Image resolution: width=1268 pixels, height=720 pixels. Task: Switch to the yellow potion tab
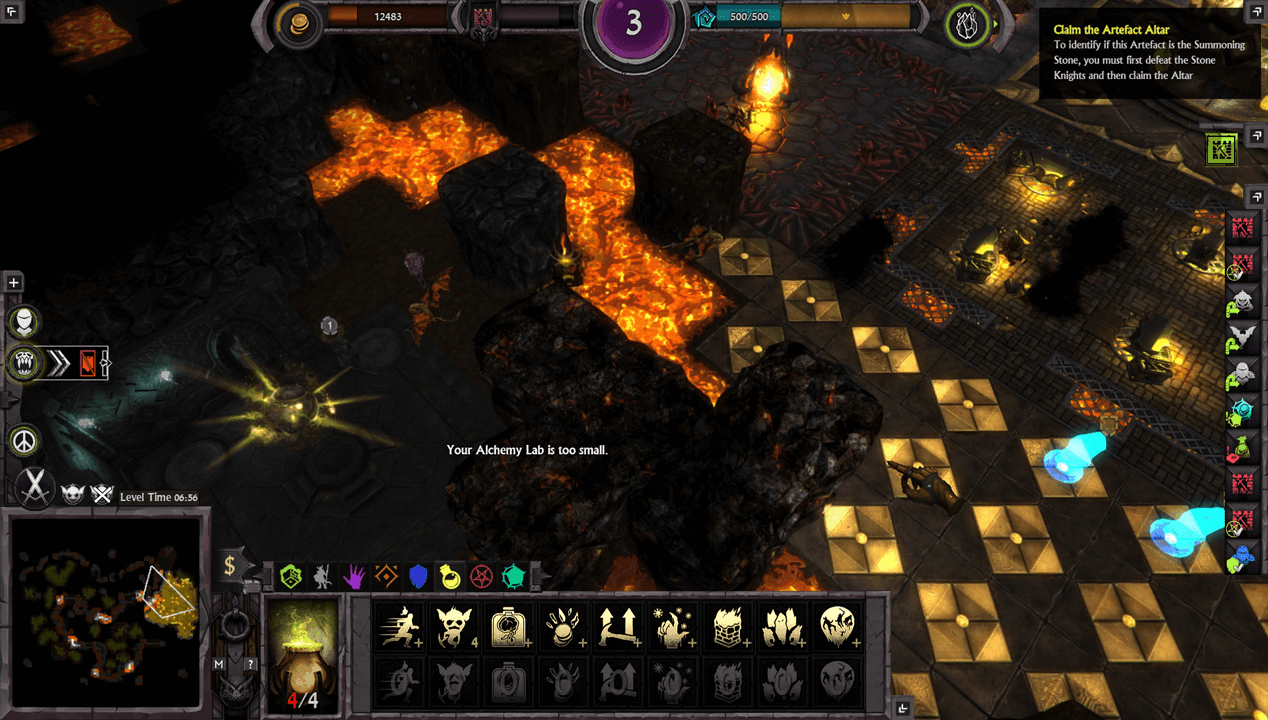click(450, 576)
